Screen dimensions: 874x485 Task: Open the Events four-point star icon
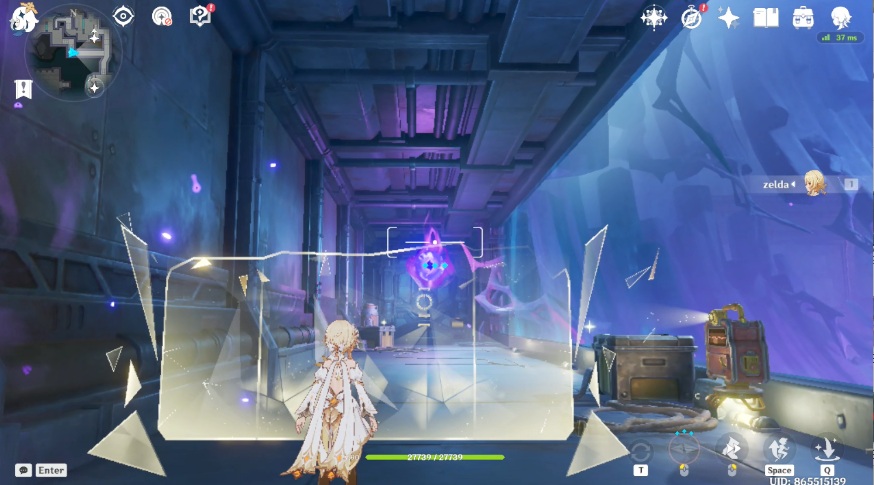[x=729, y=17]
